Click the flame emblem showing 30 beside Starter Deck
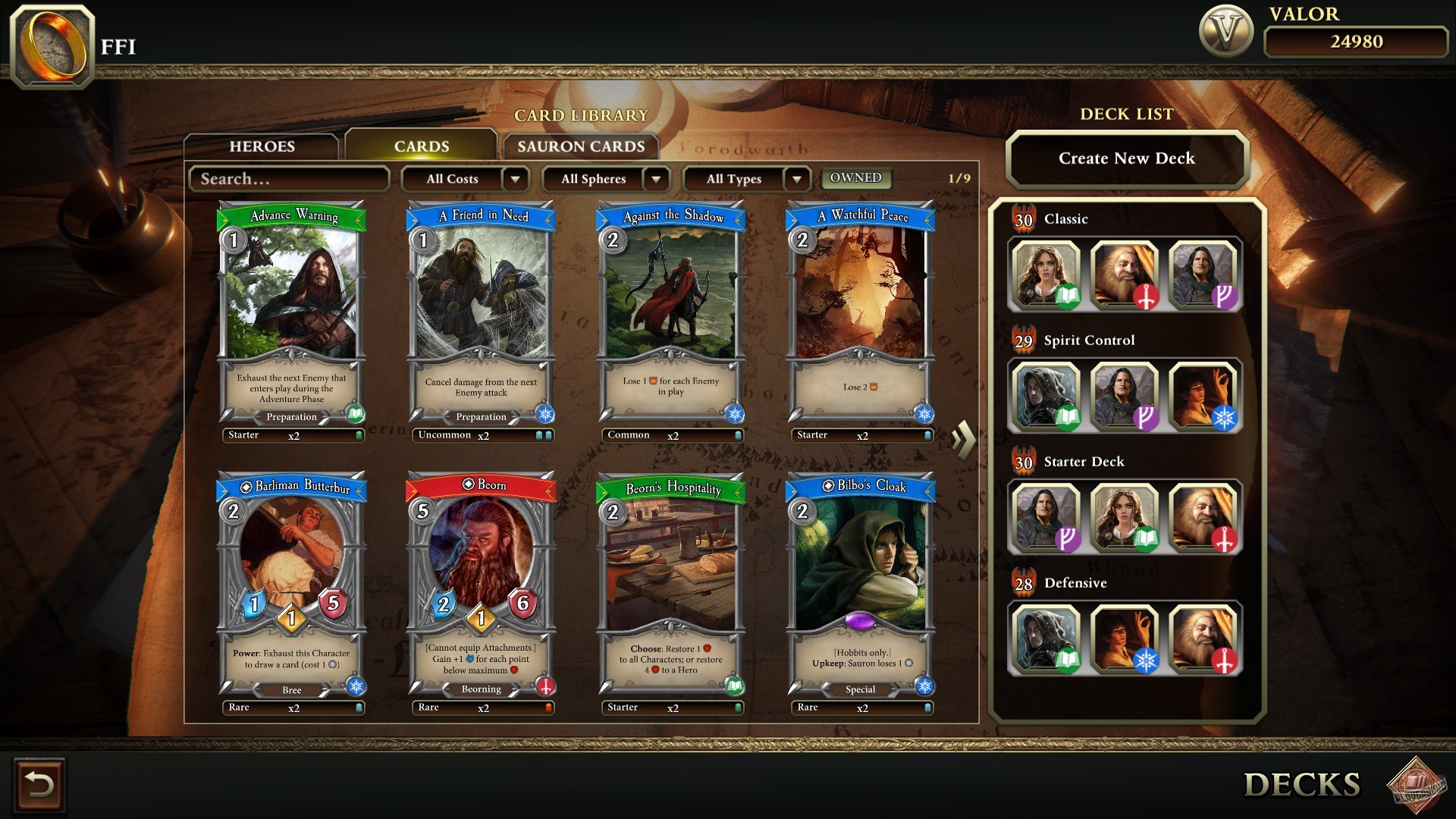Screen dimensions: 1456x819 point(1025,461)
